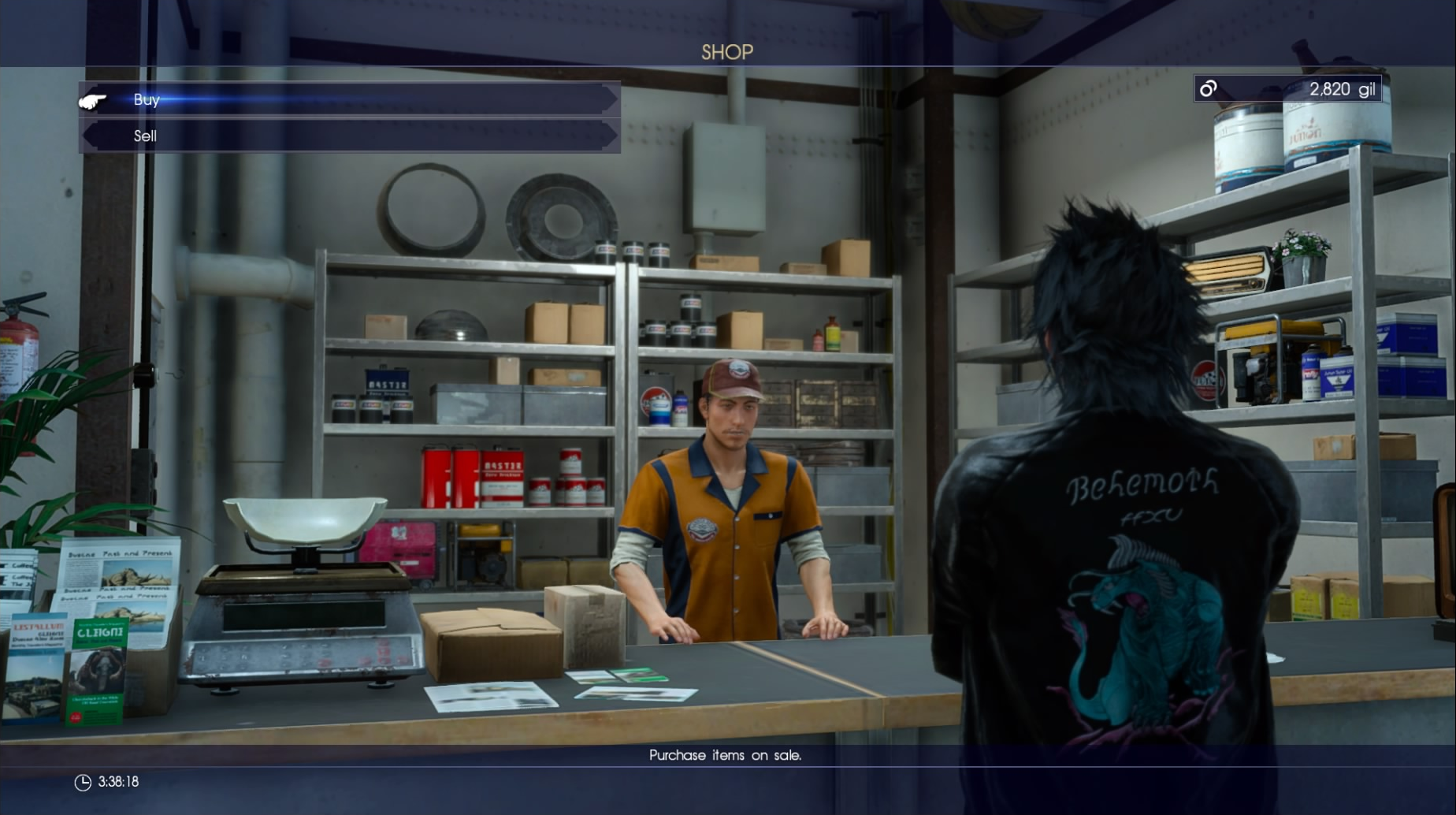Select the Buy option in shop menu

[x=147, y=100]
